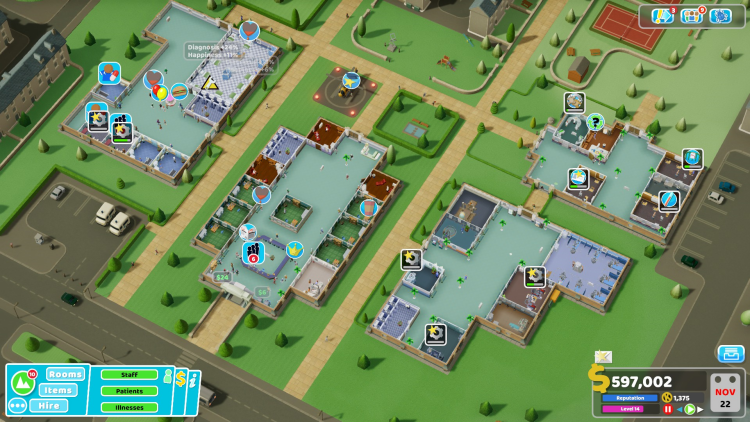Pause the game with the red button

[668, 409]
